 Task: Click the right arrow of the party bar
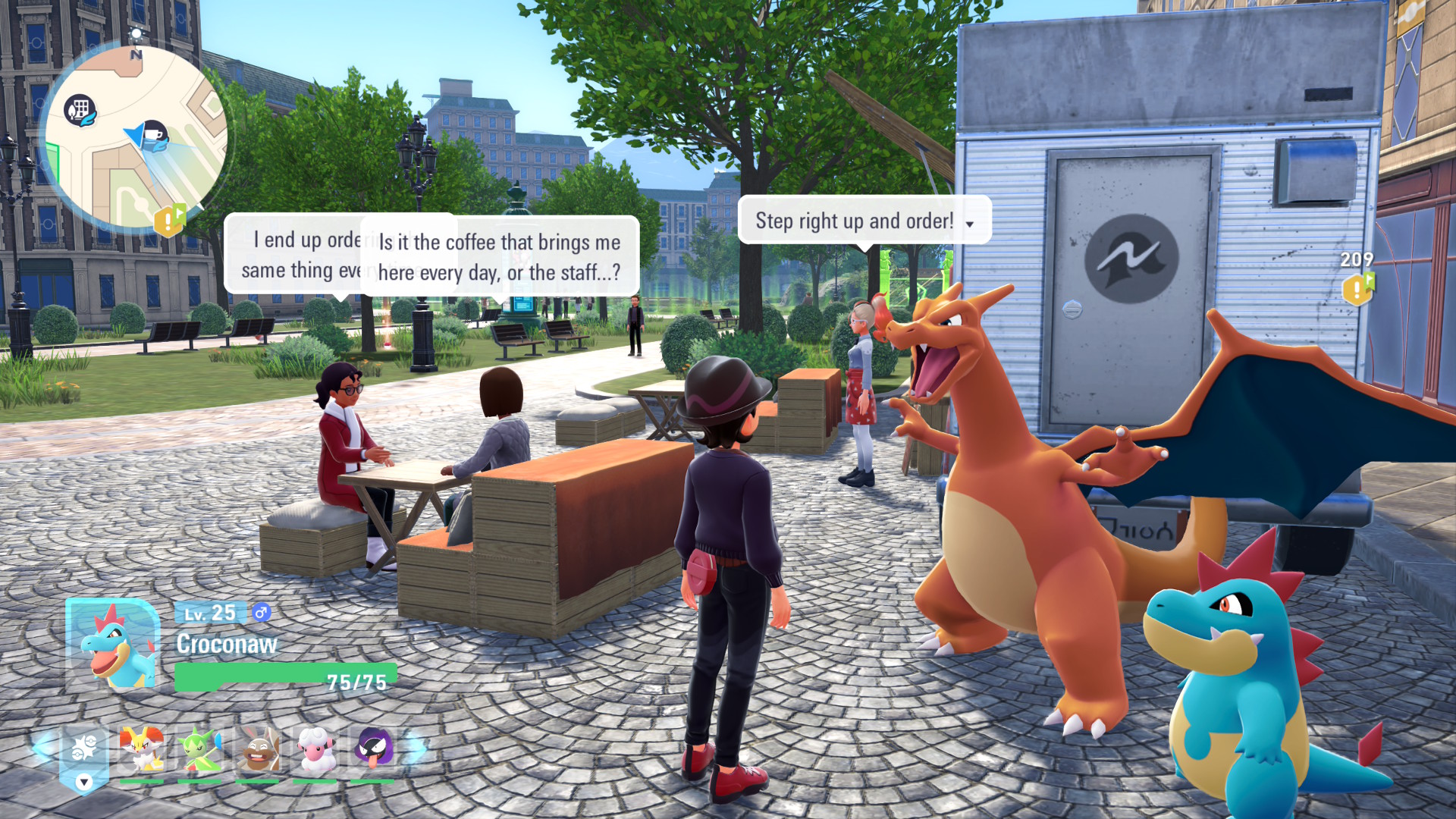(416, 747)
